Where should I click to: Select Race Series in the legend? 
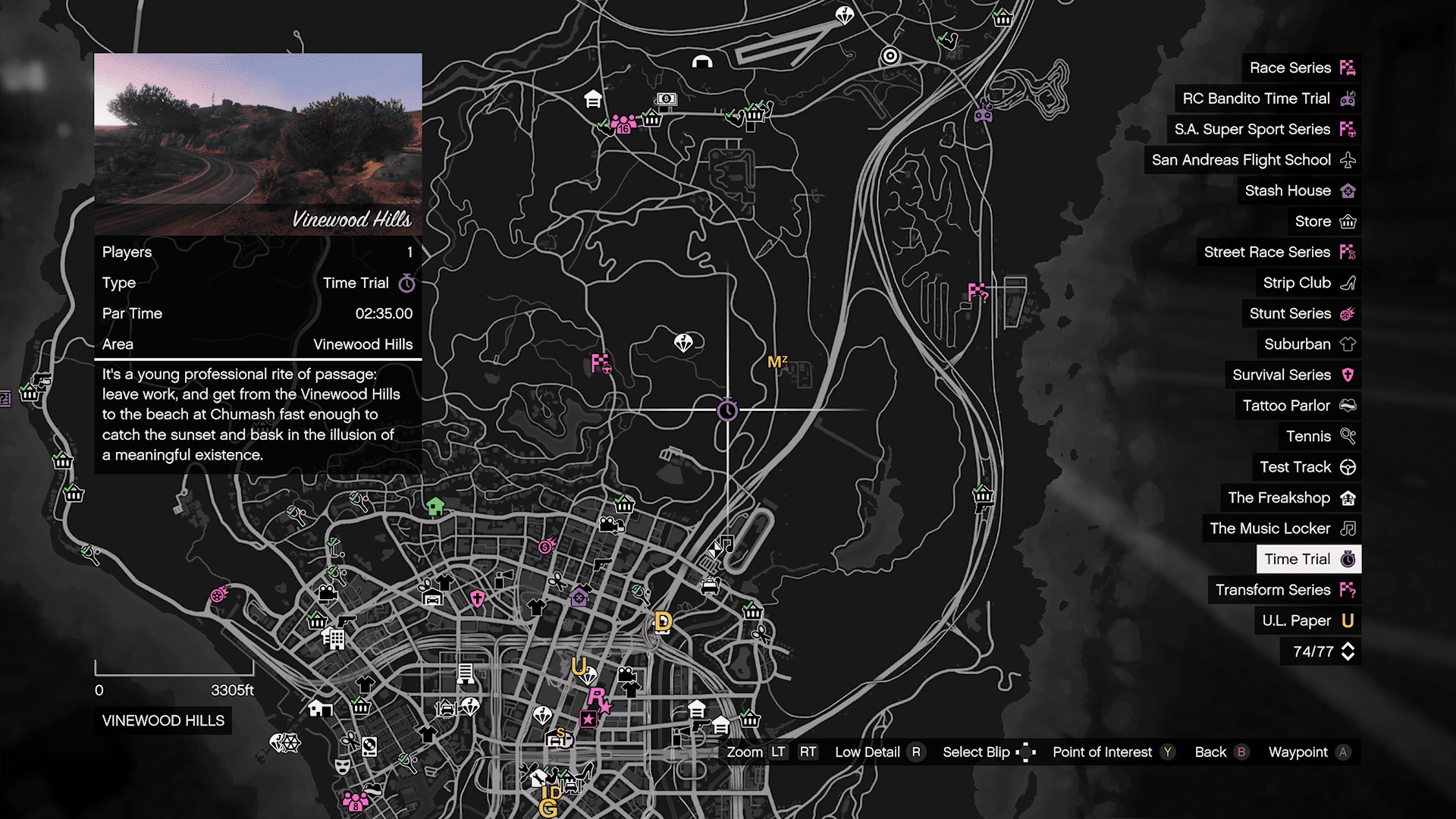click(1301, 68)
